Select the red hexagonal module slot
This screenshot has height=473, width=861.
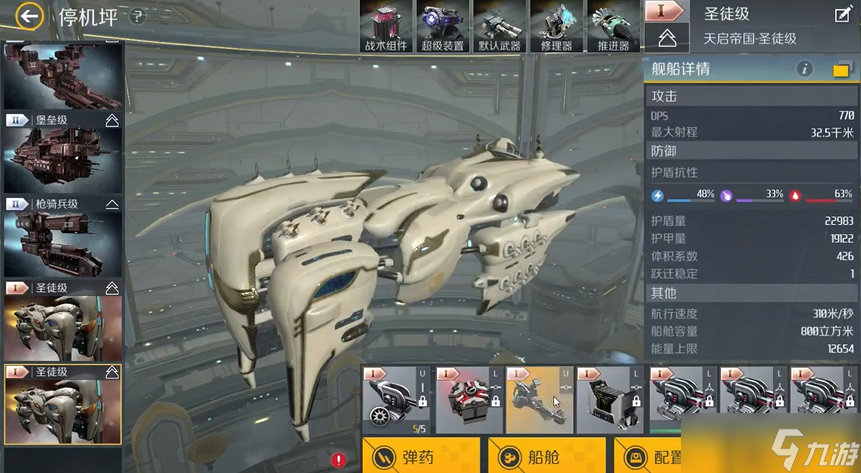(468, 398)
